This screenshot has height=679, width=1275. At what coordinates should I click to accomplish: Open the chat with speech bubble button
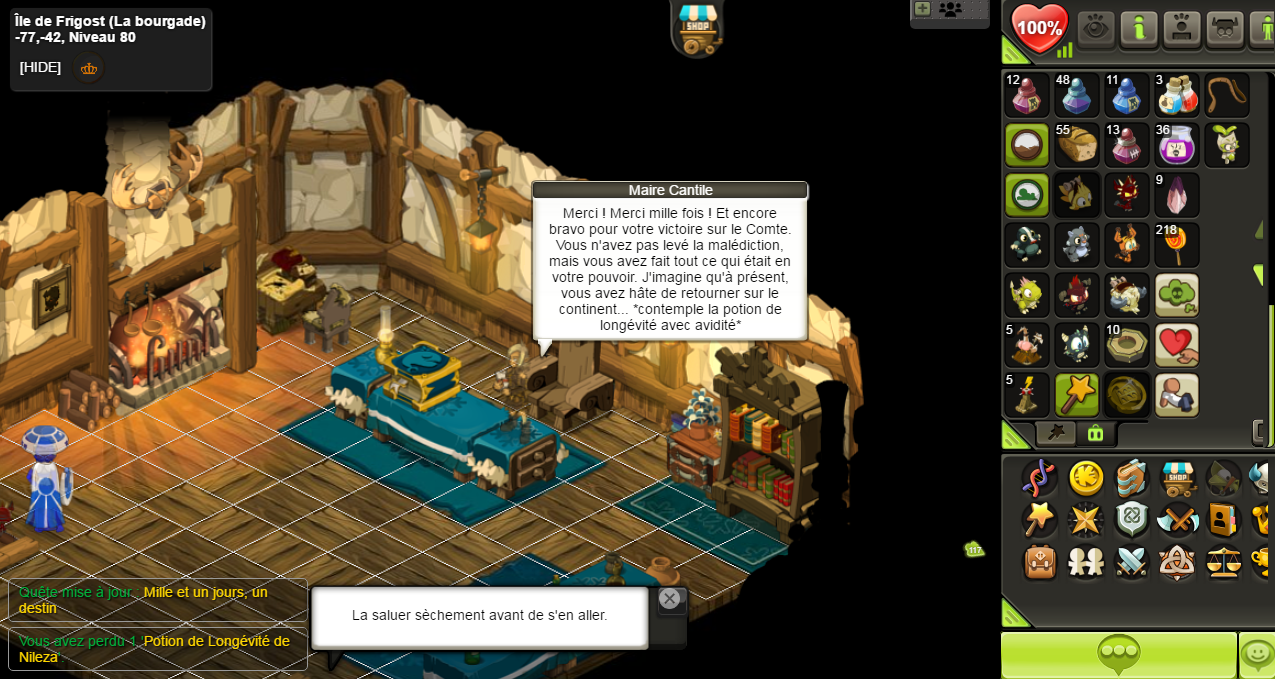[1118, 655]
